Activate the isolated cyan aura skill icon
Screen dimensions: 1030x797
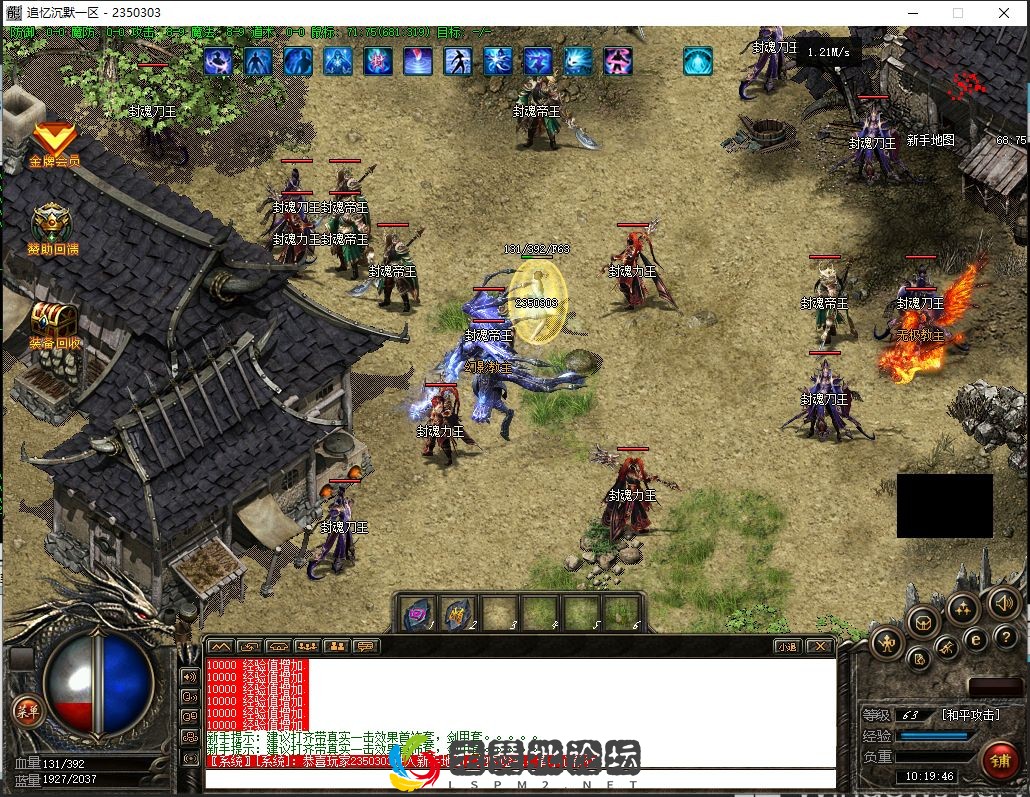pos(697,61)
